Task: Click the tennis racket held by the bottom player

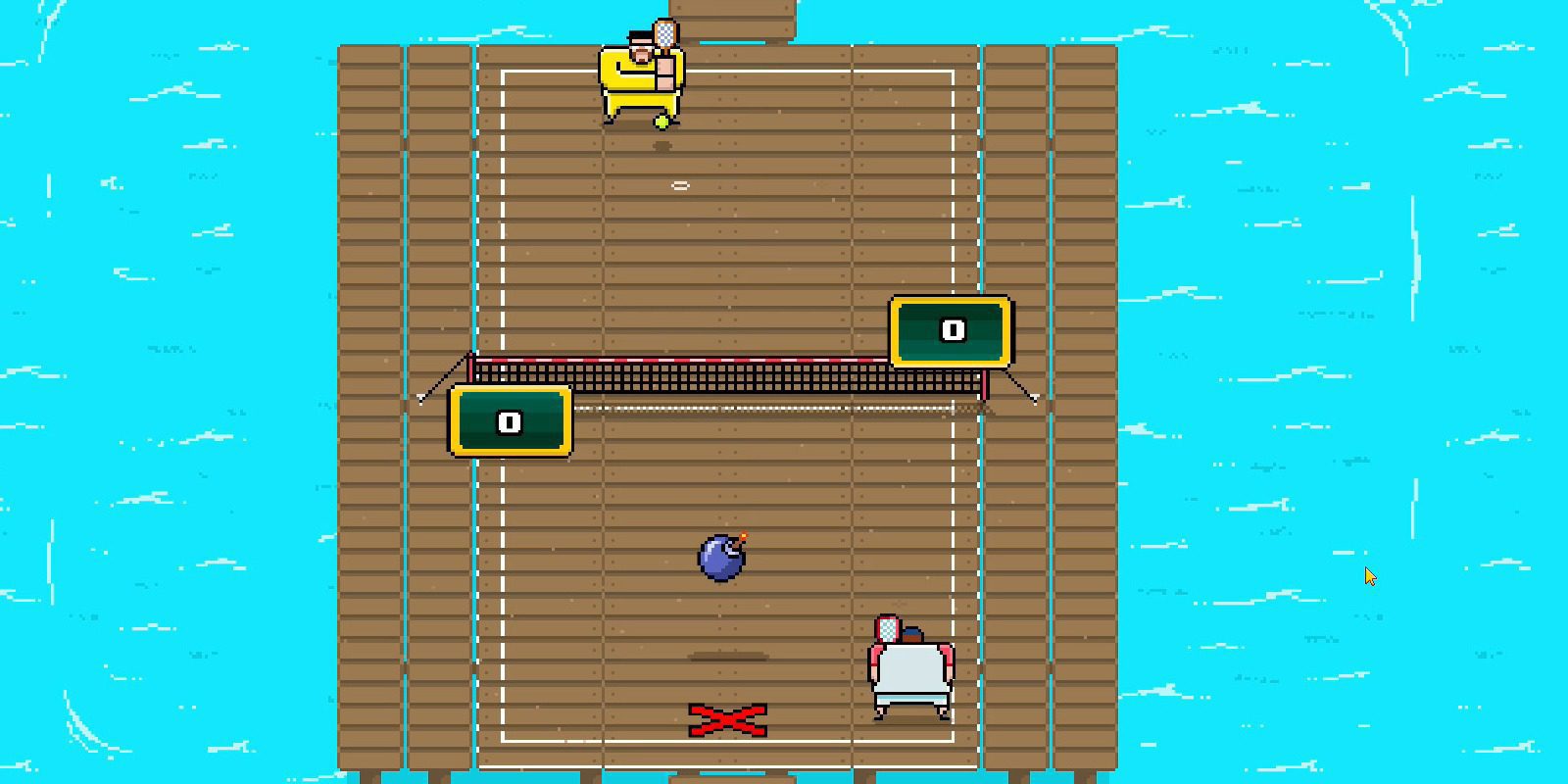Action: pos(888,627)
